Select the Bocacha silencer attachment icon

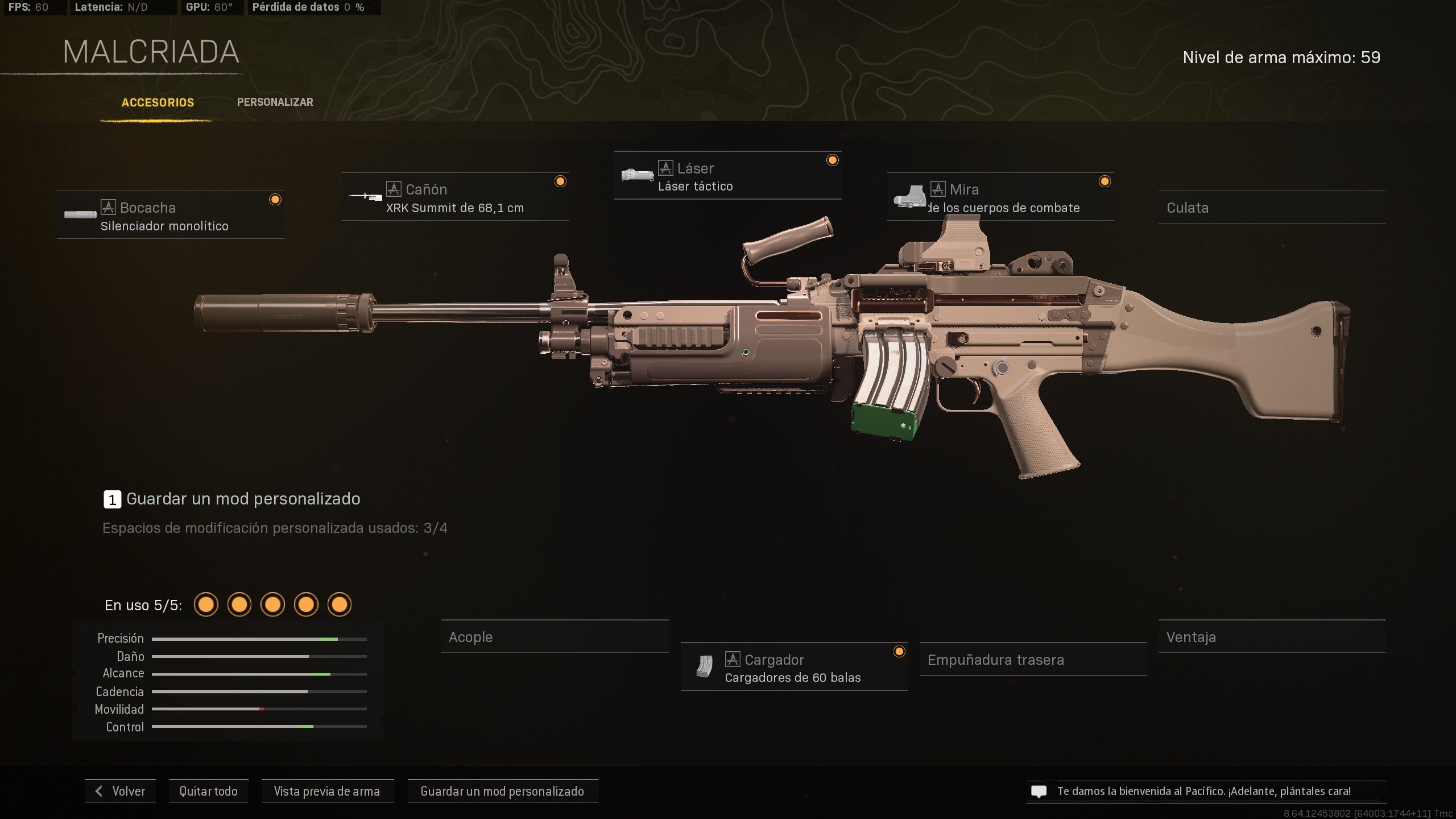click(82, 215)
